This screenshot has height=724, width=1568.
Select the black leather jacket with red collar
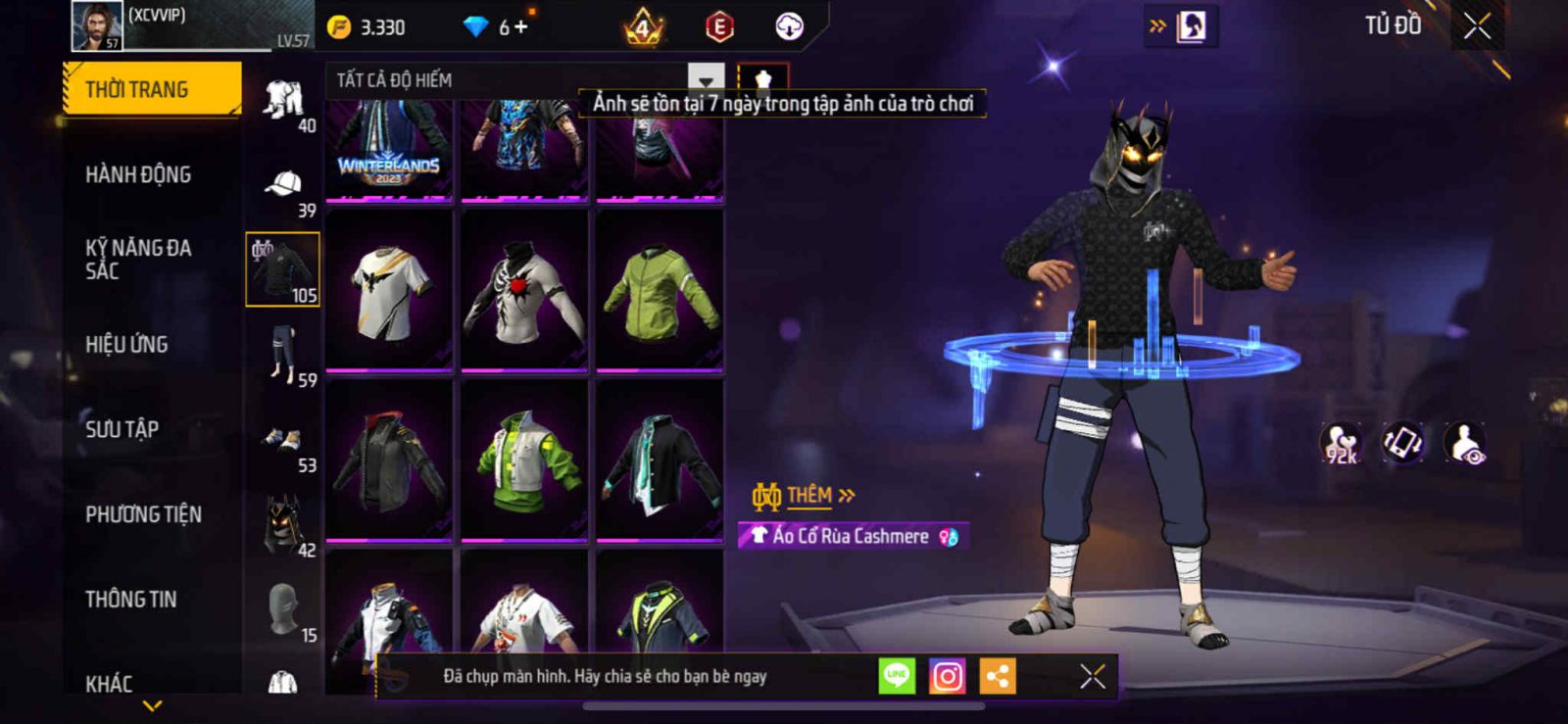point(389,460)
